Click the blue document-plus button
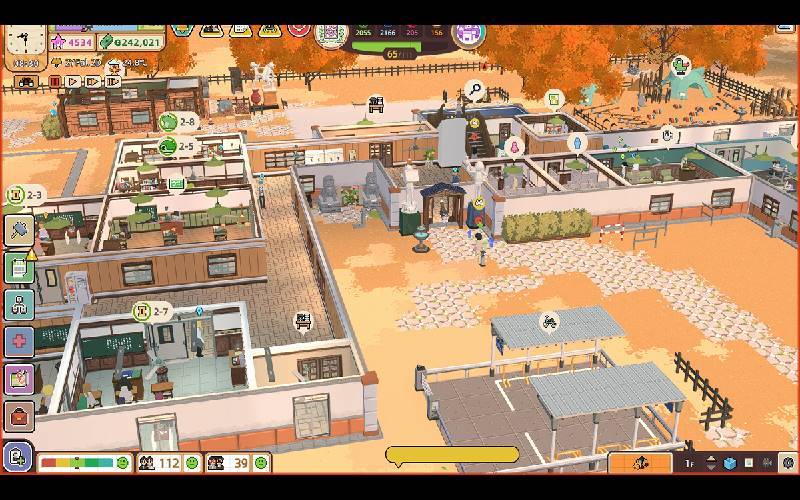The height and width of the screenshot is (500, 800). click(x=17, y=458)
